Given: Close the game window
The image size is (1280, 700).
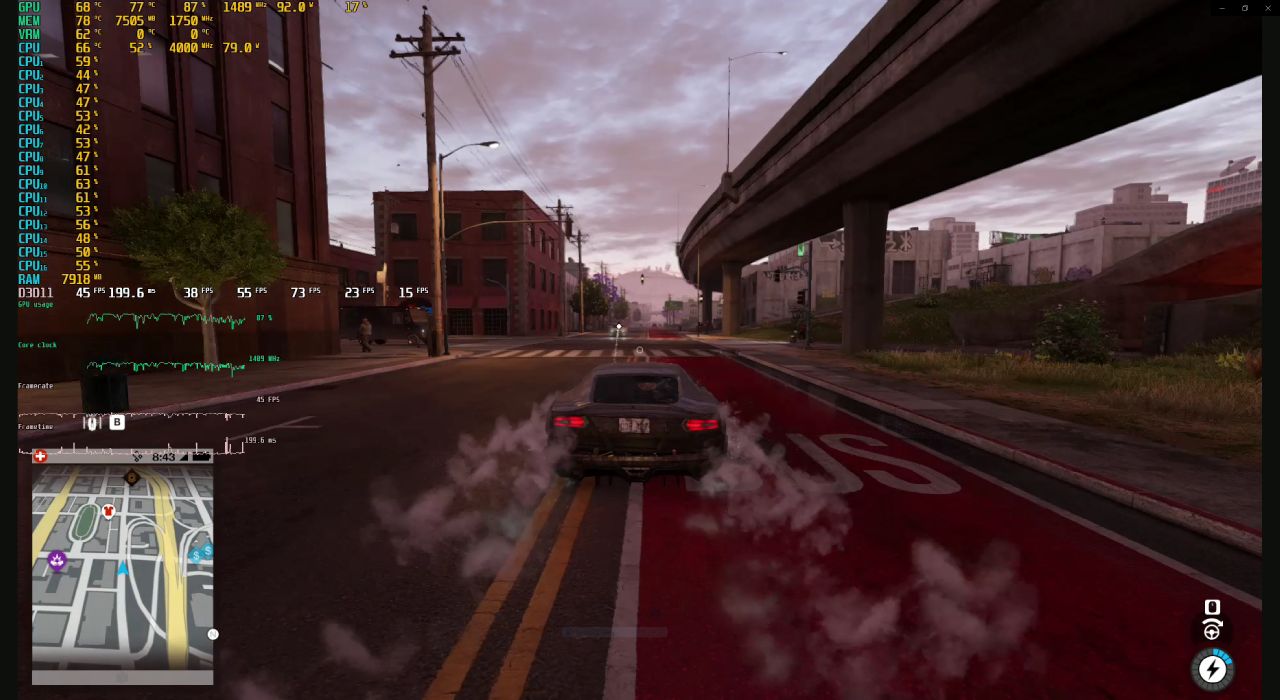Looking at the screenshot, I should pyautogui.click(x=1268, y=8).
